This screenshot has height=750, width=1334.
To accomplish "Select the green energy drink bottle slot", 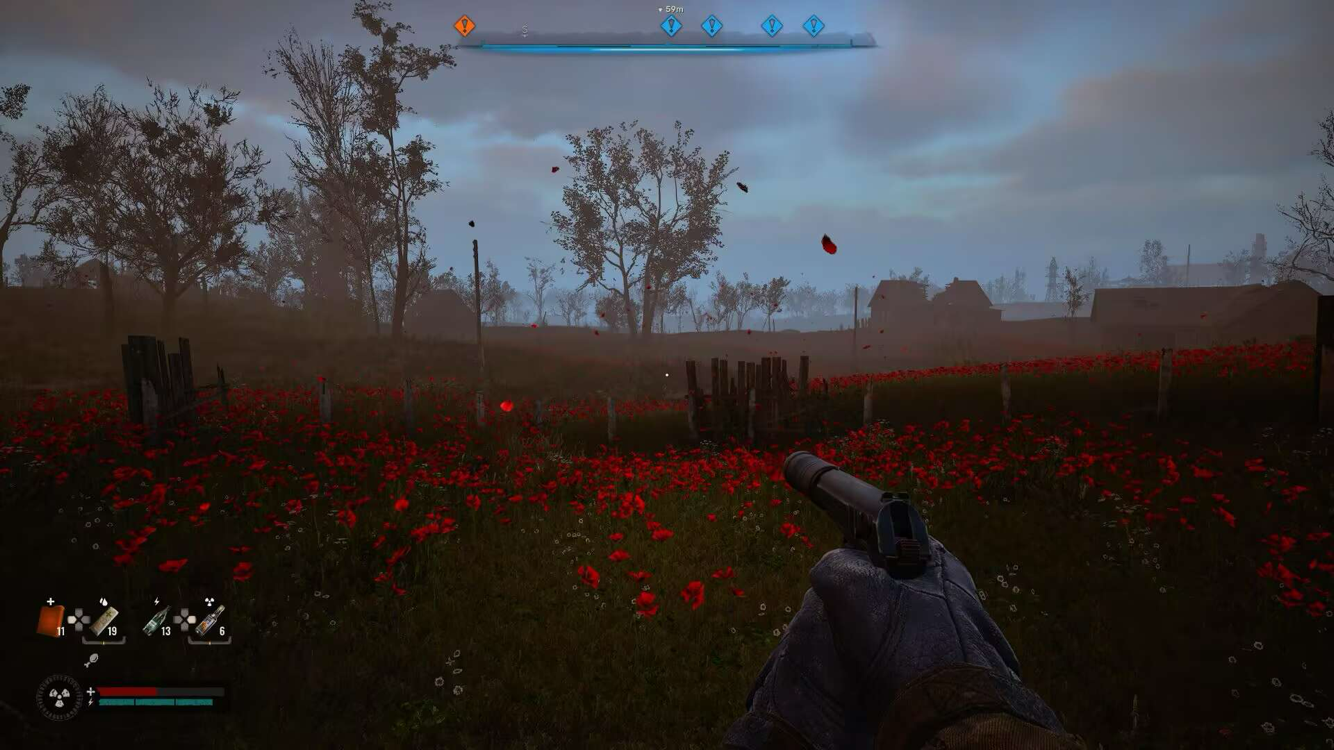I will click(156, 620).
